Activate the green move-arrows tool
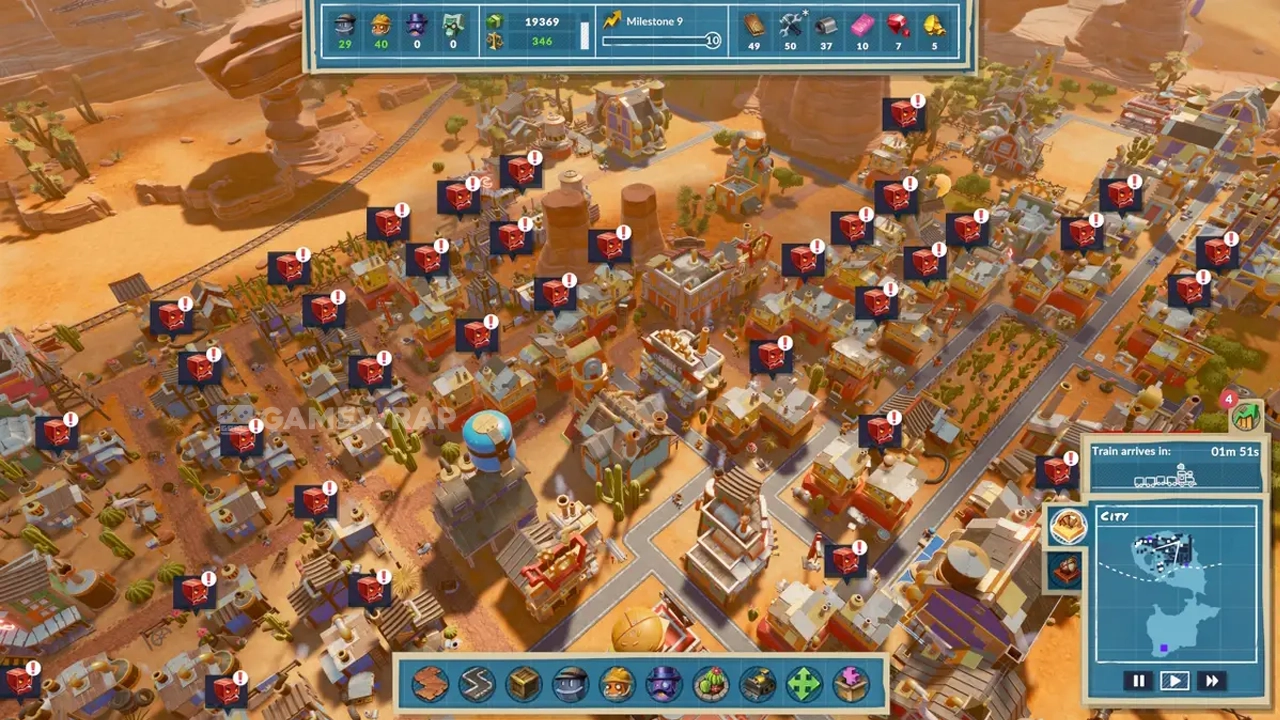This screenshot has width=1280, height=720. pos(804,684)
